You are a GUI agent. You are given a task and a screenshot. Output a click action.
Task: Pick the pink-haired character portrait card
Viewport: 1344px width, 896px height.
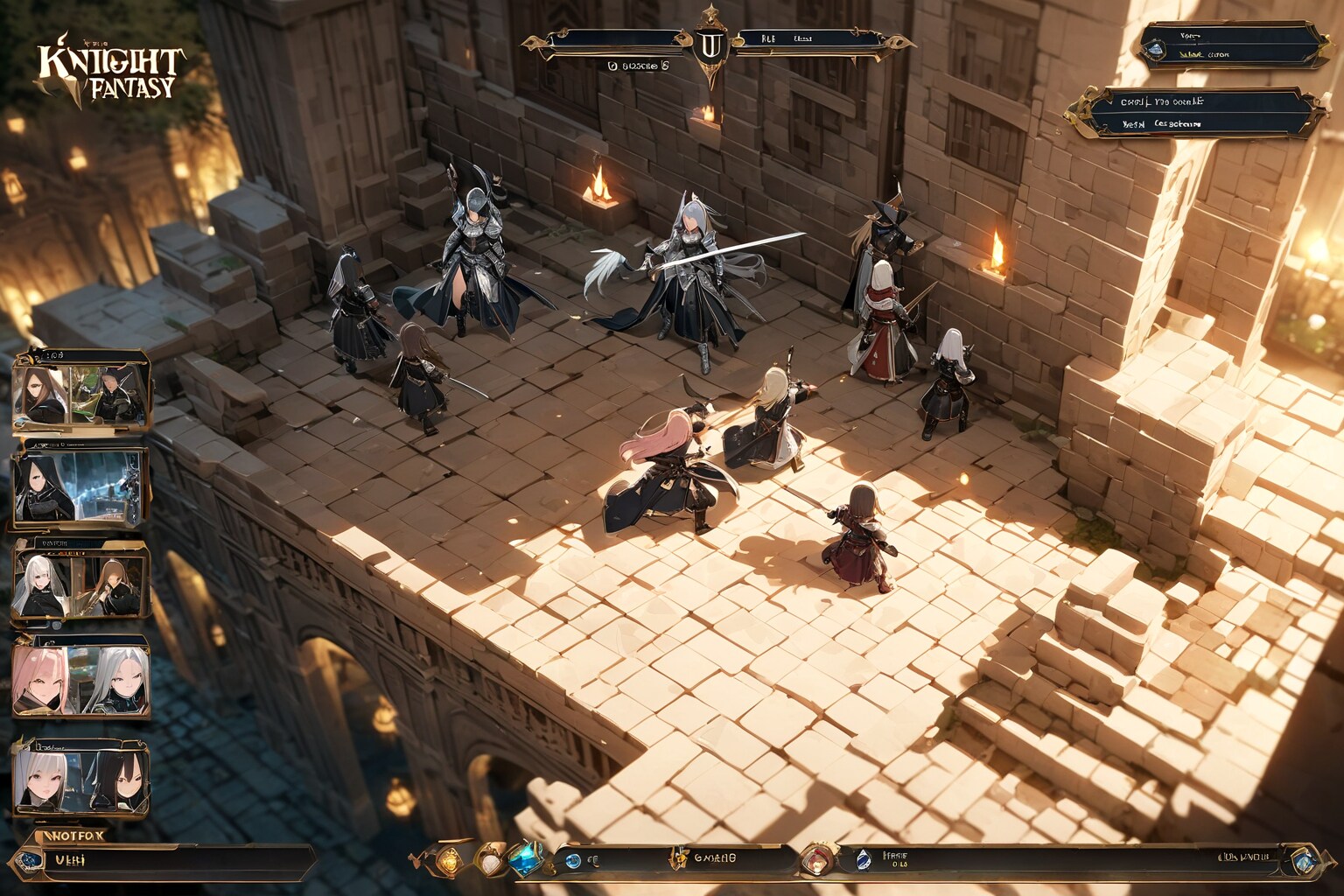[x=80, y=678]
